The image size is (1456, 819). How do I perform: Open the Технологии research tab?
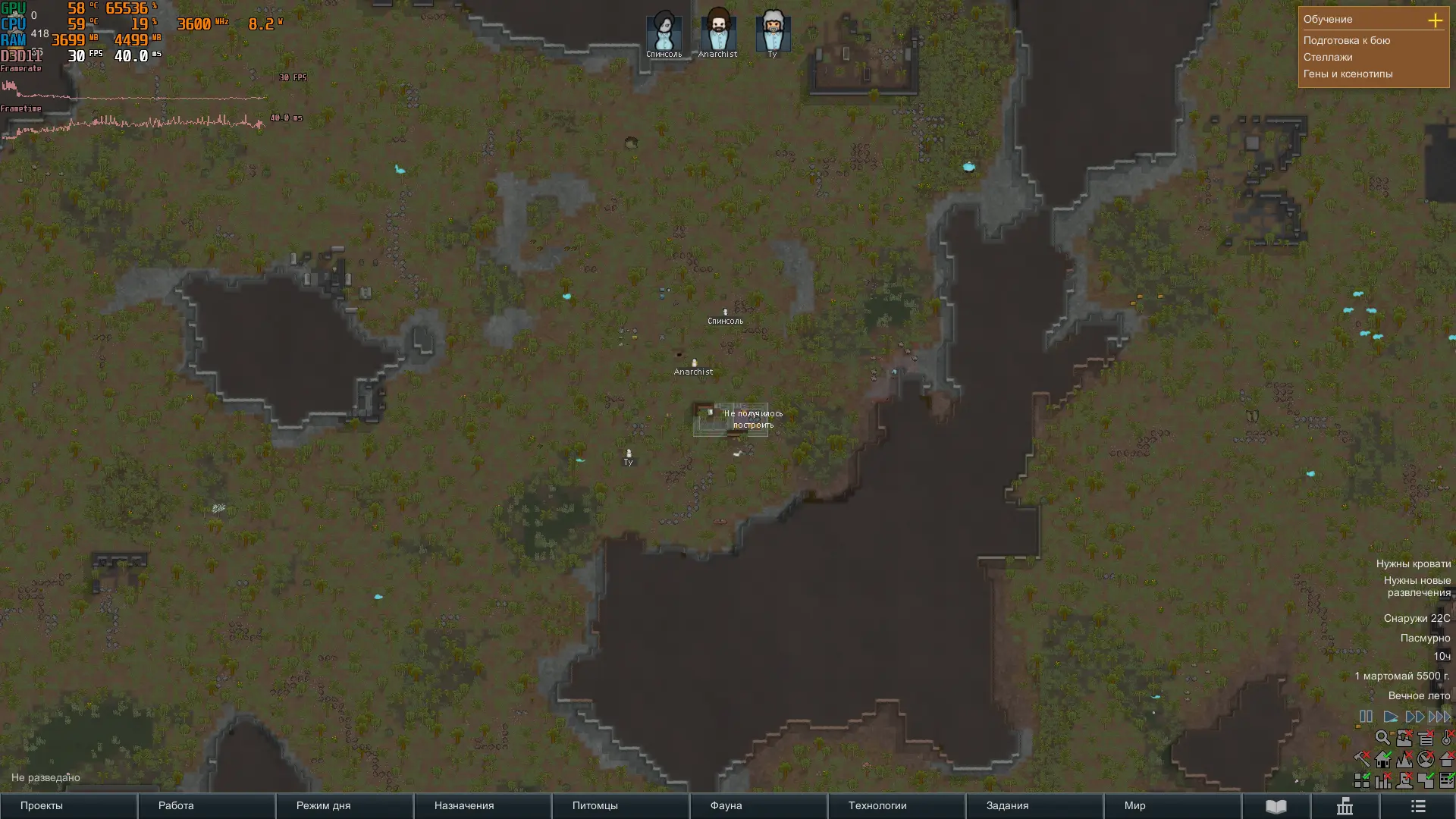point(877,805)
